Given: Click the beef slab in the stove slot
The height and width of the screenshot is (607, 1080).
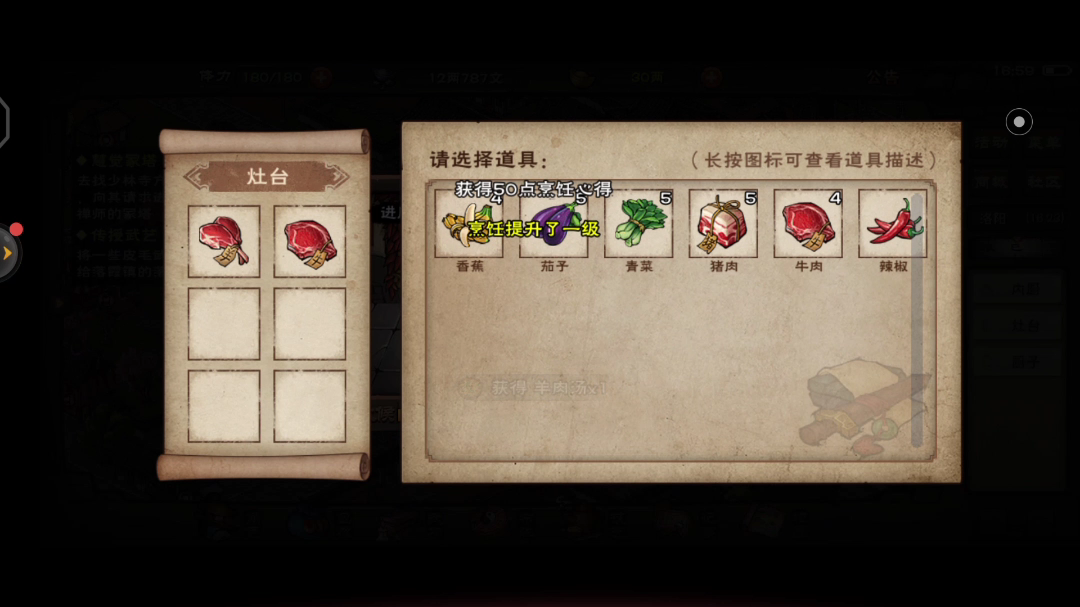Looking at the screenshot, I should [x=310, y=242].
